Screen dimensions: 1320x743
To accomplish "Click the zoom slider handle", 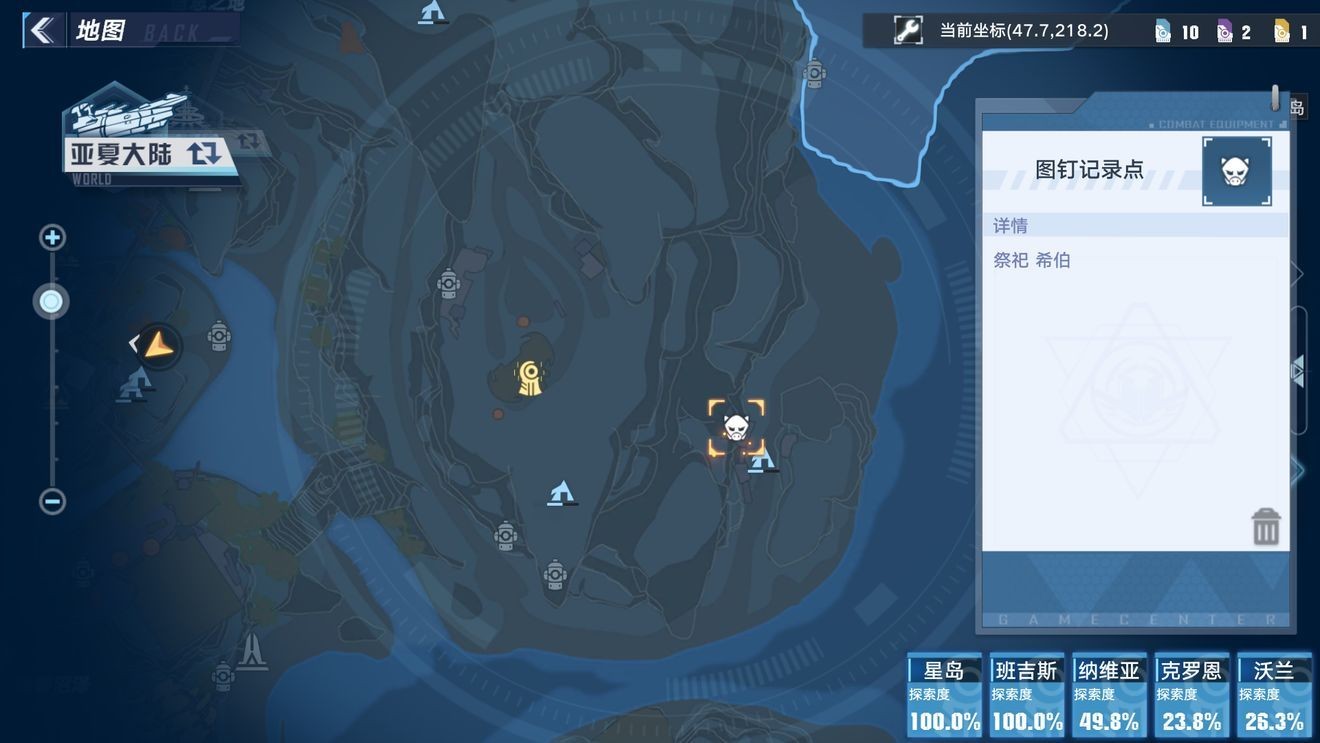I will [x=52, y=301].
